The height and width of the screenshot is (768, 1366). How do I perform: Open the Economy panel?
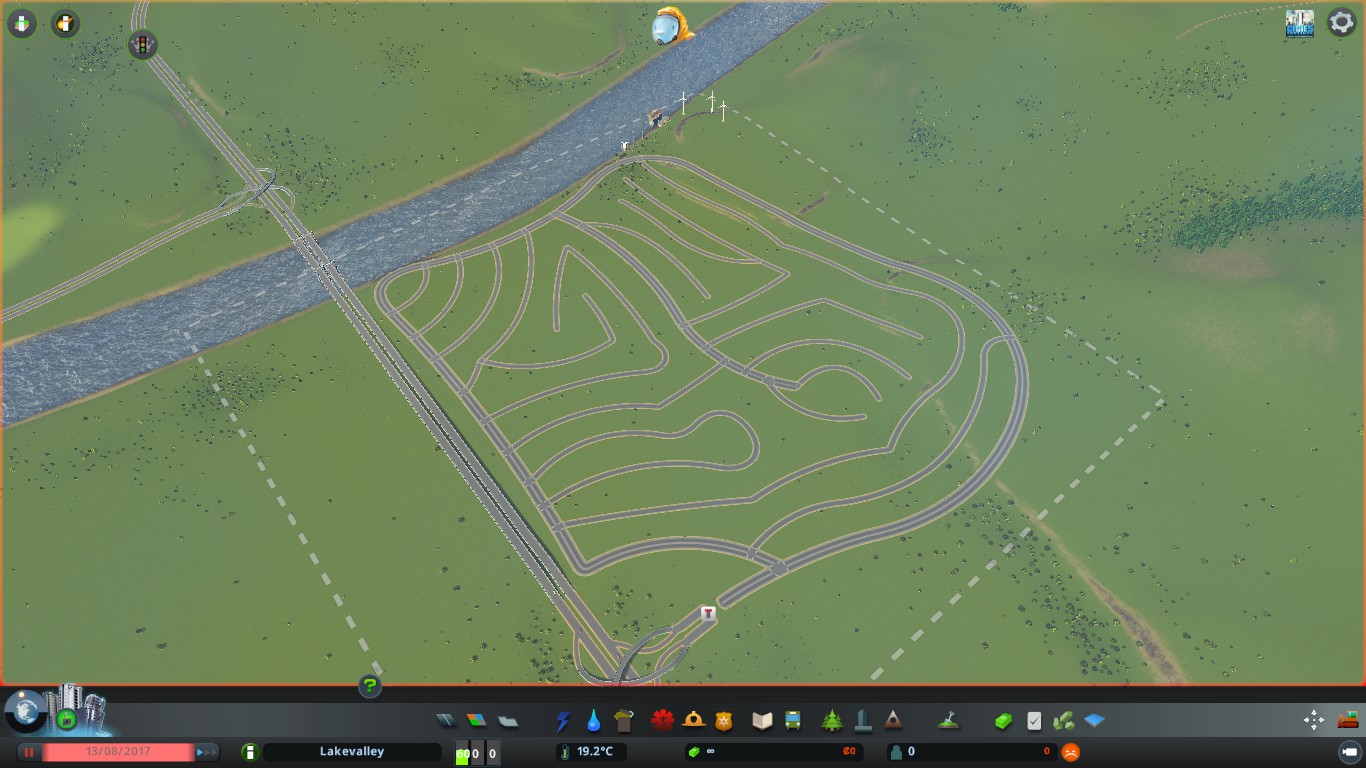point(1003,719)
